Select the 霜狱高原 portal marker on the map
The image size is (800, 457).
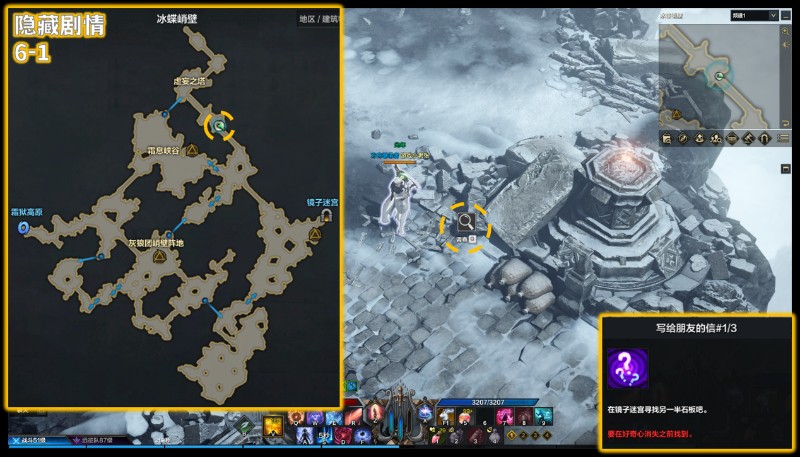coord(24,228)
